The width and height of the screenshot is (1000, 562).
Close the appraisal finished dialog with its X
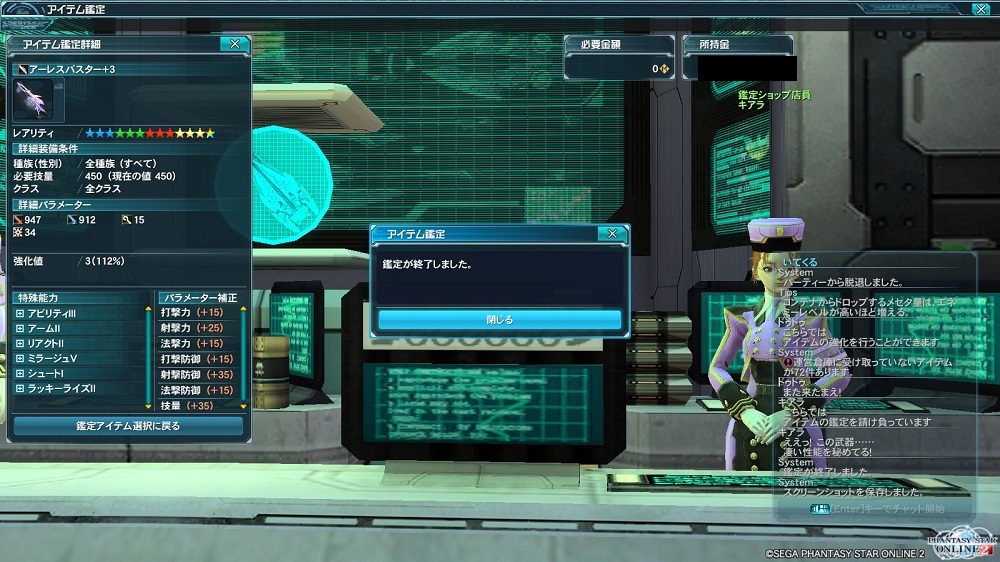[x=613, y=234]
